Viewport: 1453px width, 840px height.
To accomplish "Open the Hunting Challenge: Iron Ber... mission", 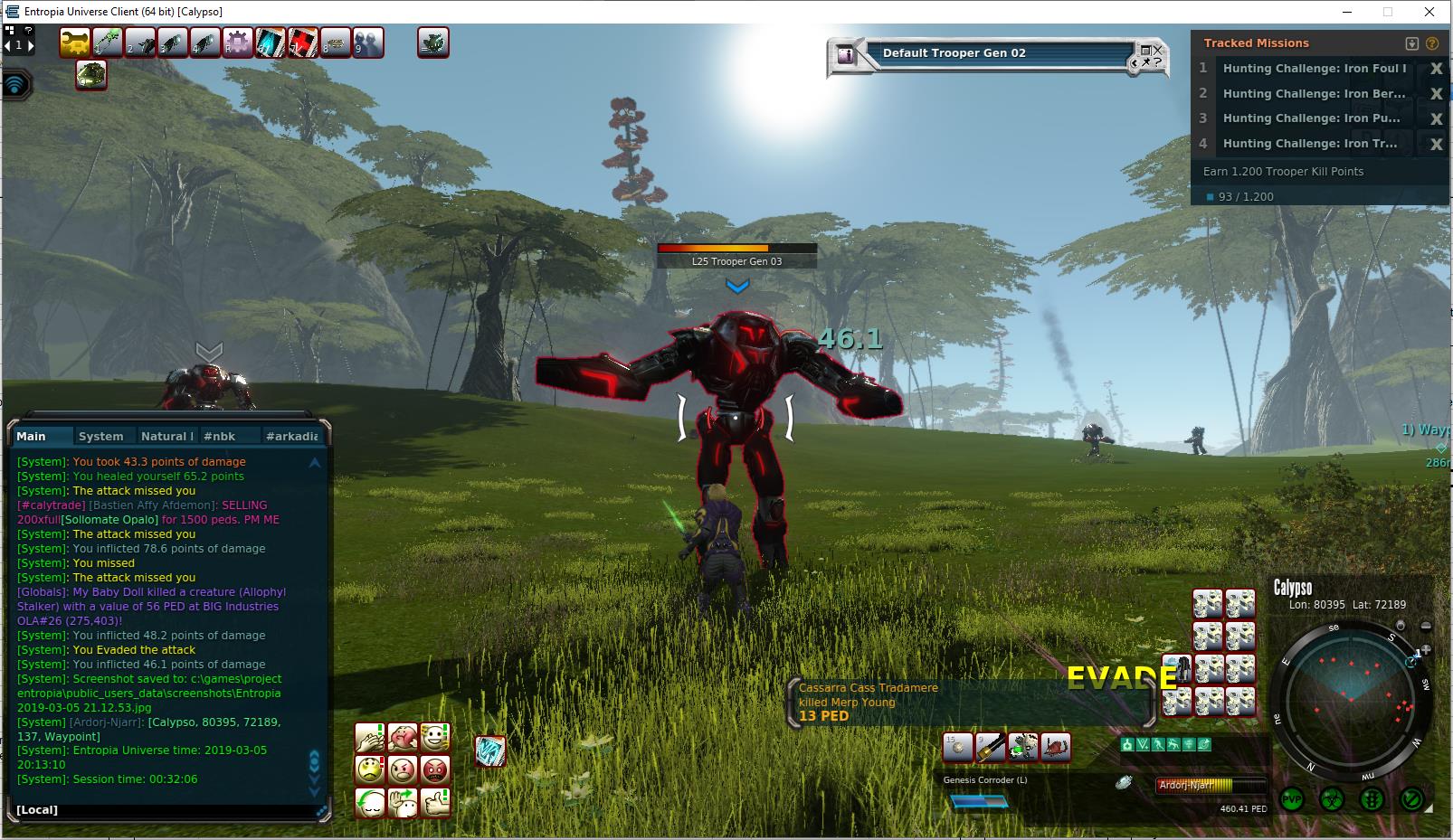I will tap(1314, 93).
